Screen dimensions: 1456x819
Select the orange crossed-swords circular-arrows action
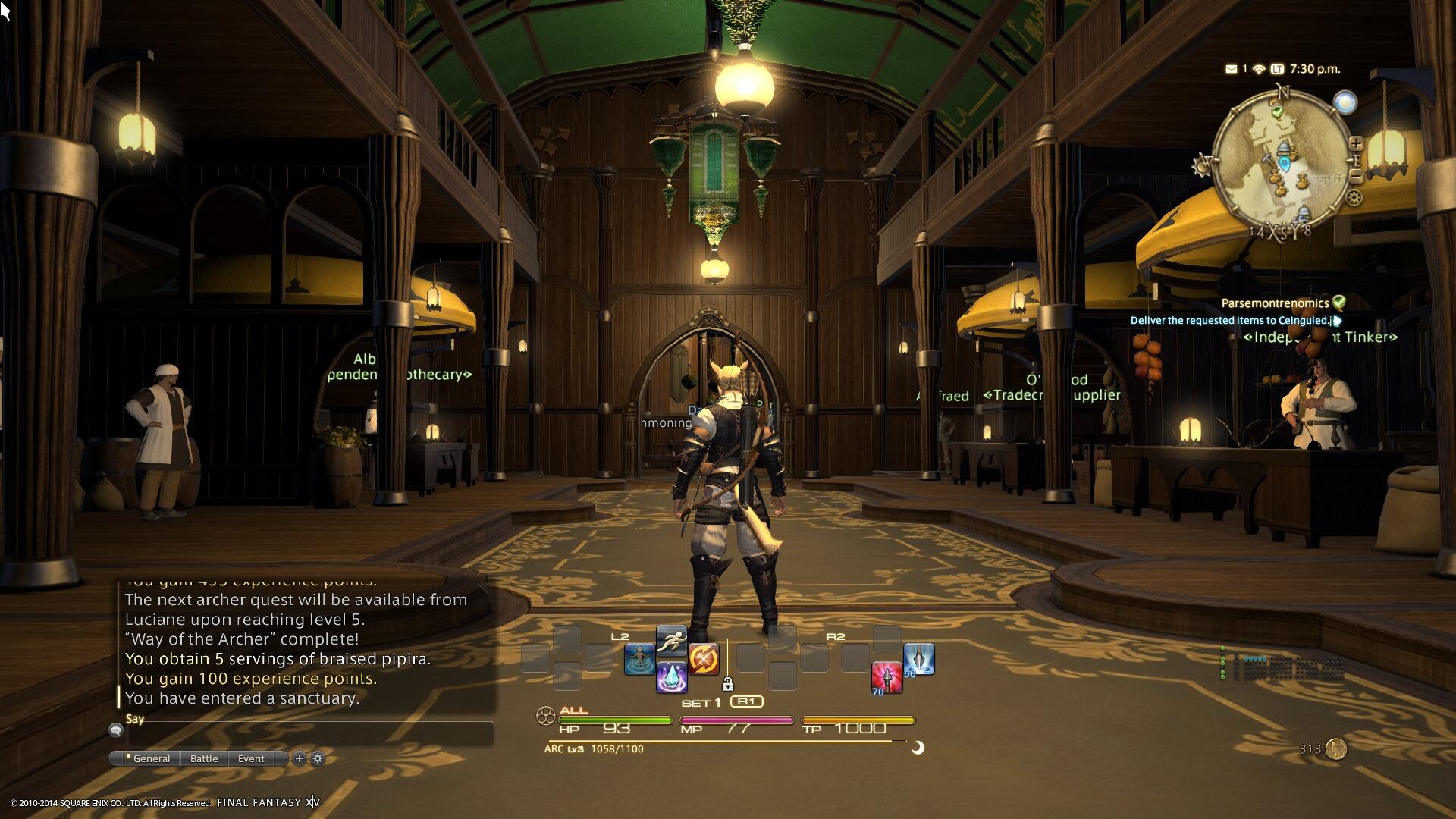[703, 659]
